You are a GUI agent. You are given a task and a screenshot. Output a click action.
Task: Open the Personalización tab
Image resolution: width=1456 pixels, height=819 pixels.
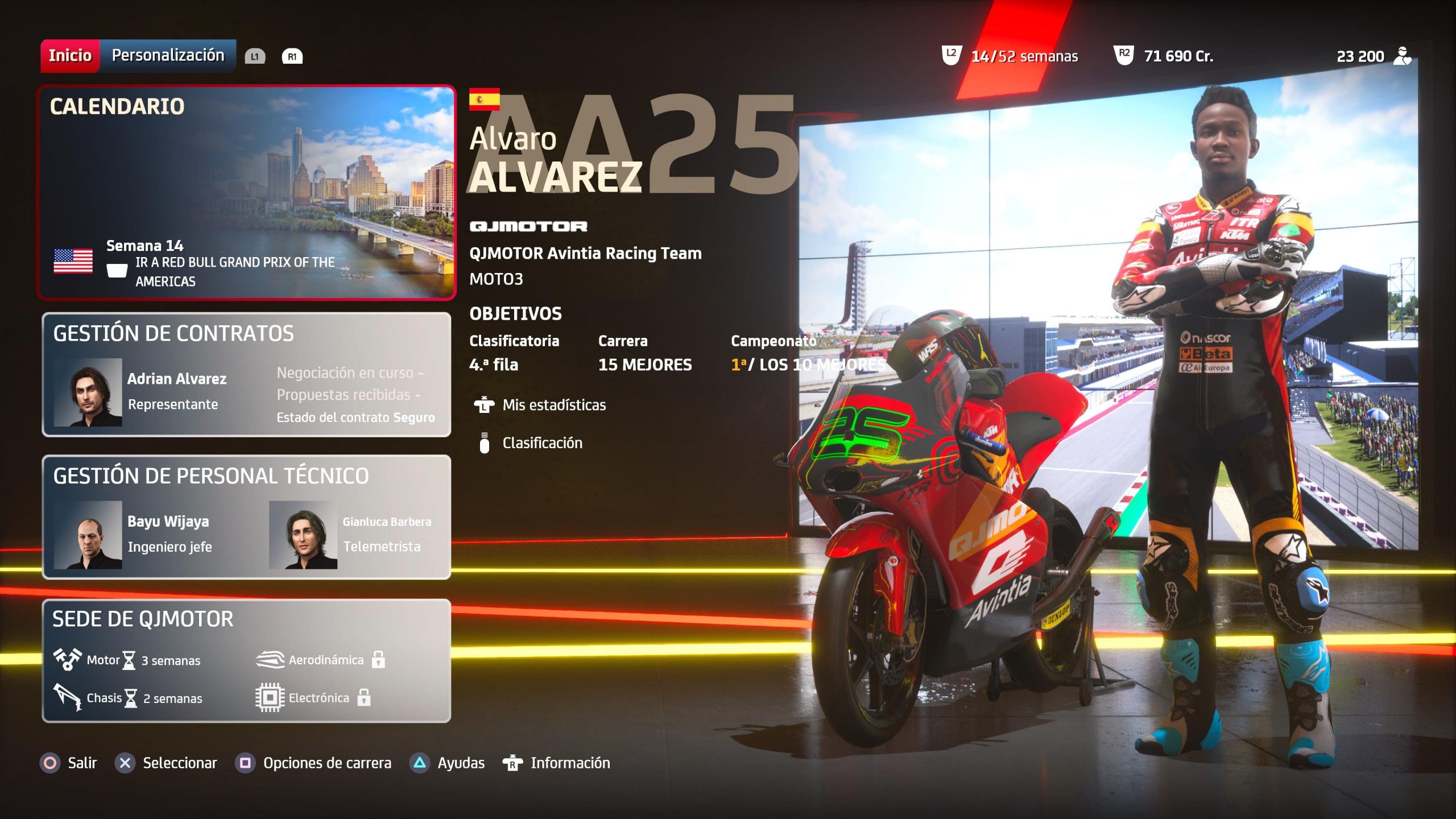pyautogui.click(x=168, y=56)
